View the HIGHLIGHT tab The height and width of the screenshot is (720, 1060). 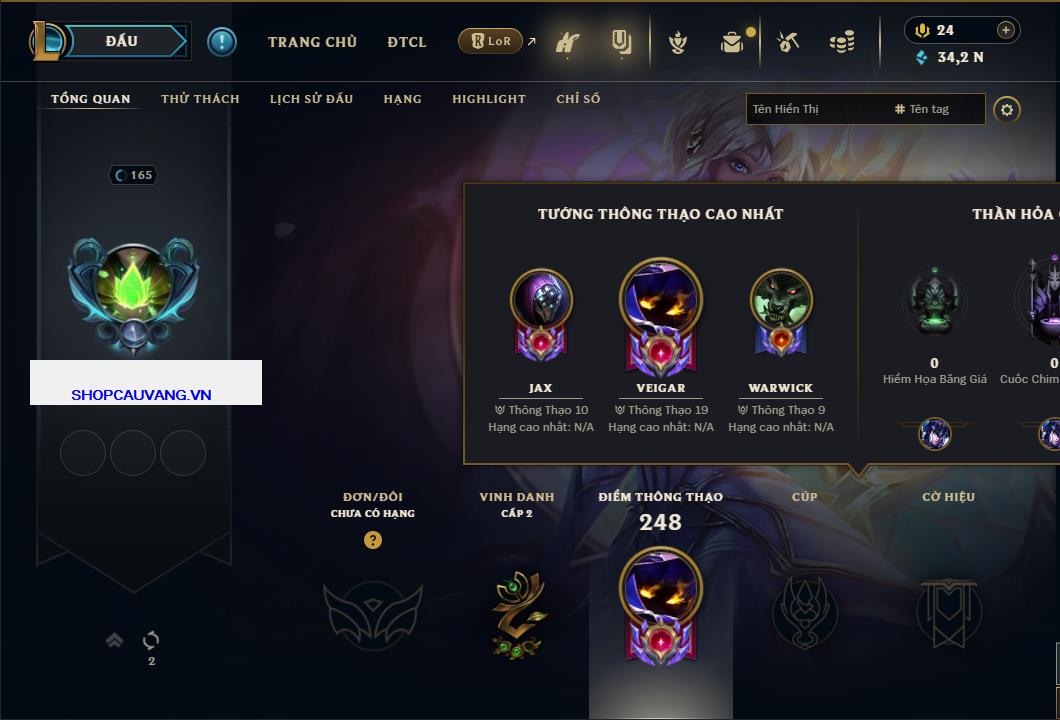click(x=488, y=99)
